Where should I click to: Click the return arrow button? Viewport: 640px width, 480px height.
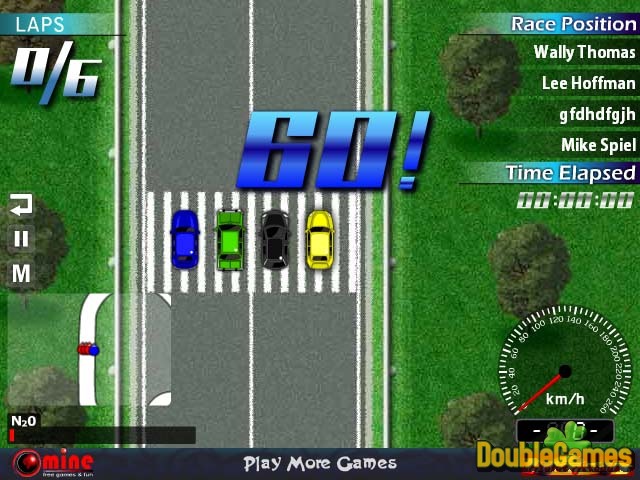coord(21,205)
